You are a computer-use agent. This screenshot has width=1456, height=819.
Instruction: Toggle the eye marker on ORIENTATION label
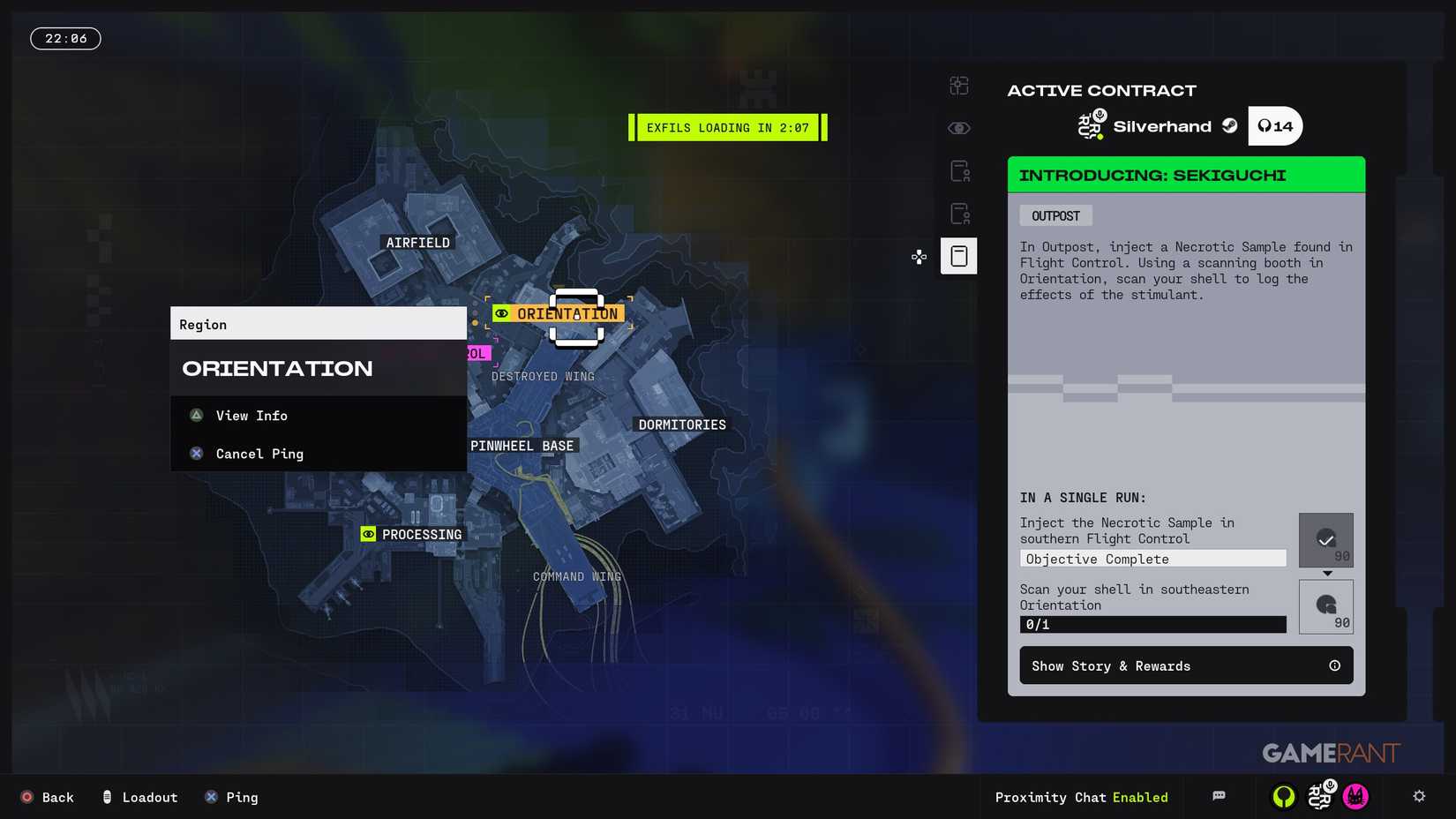click(x=503, y=313)
